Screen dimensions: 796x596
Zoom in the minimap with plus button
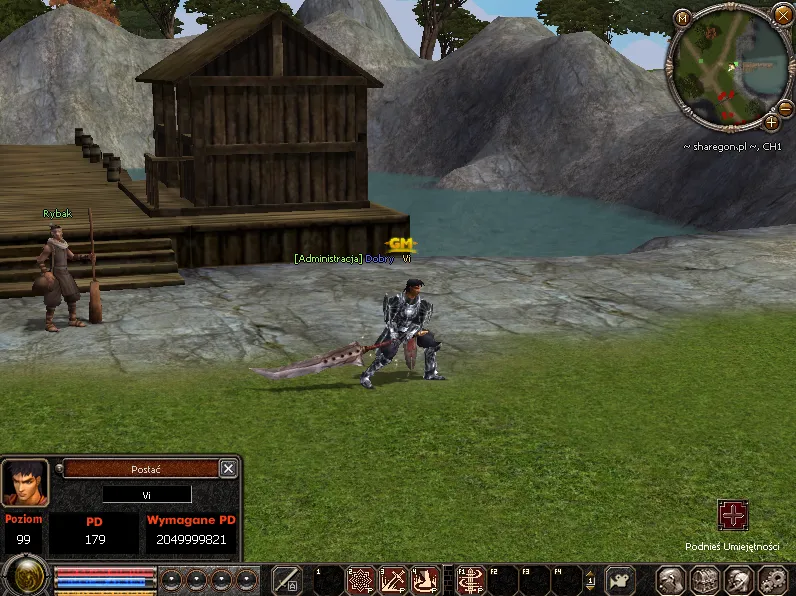pyautogui.click(x=772, y=122)
